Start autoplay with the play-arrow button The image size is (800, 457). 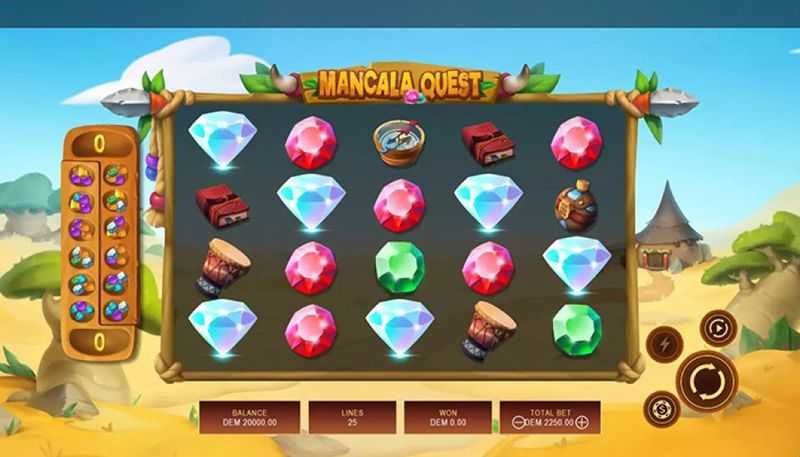click(x=718, y=327)
